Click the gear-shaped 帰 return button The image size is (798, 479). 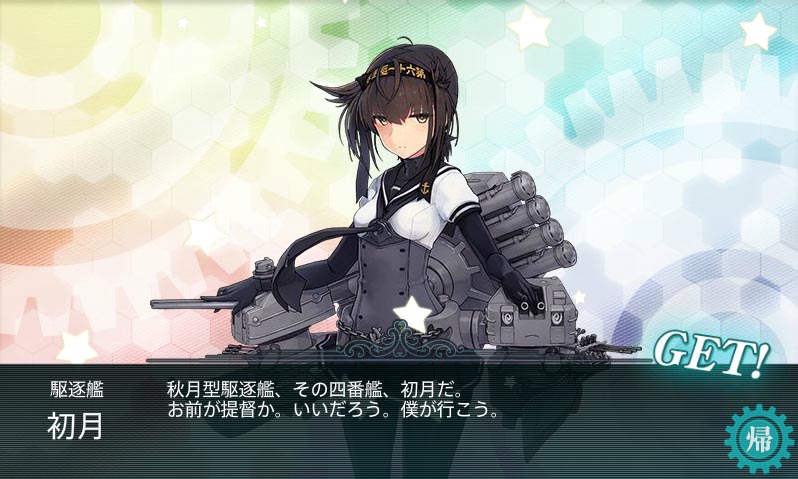(x=757, y=437)
